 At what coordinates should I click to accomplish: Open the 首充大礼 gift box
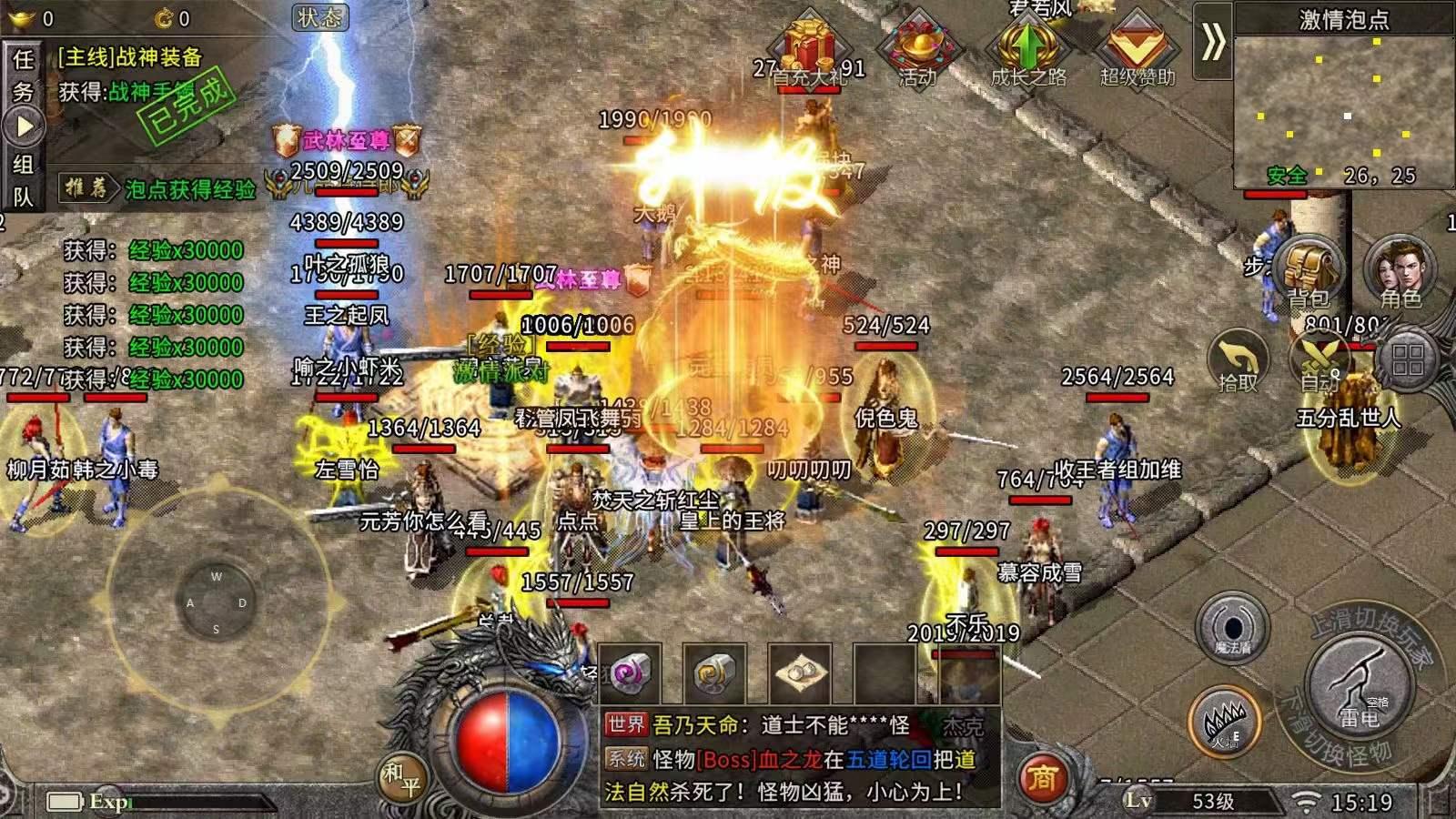808,50
